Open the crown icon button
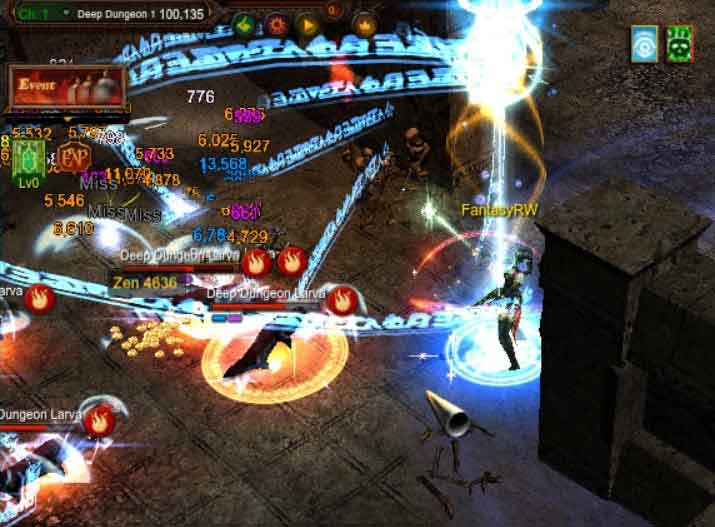This screenshot has height=527, width=715. [366, 24]
